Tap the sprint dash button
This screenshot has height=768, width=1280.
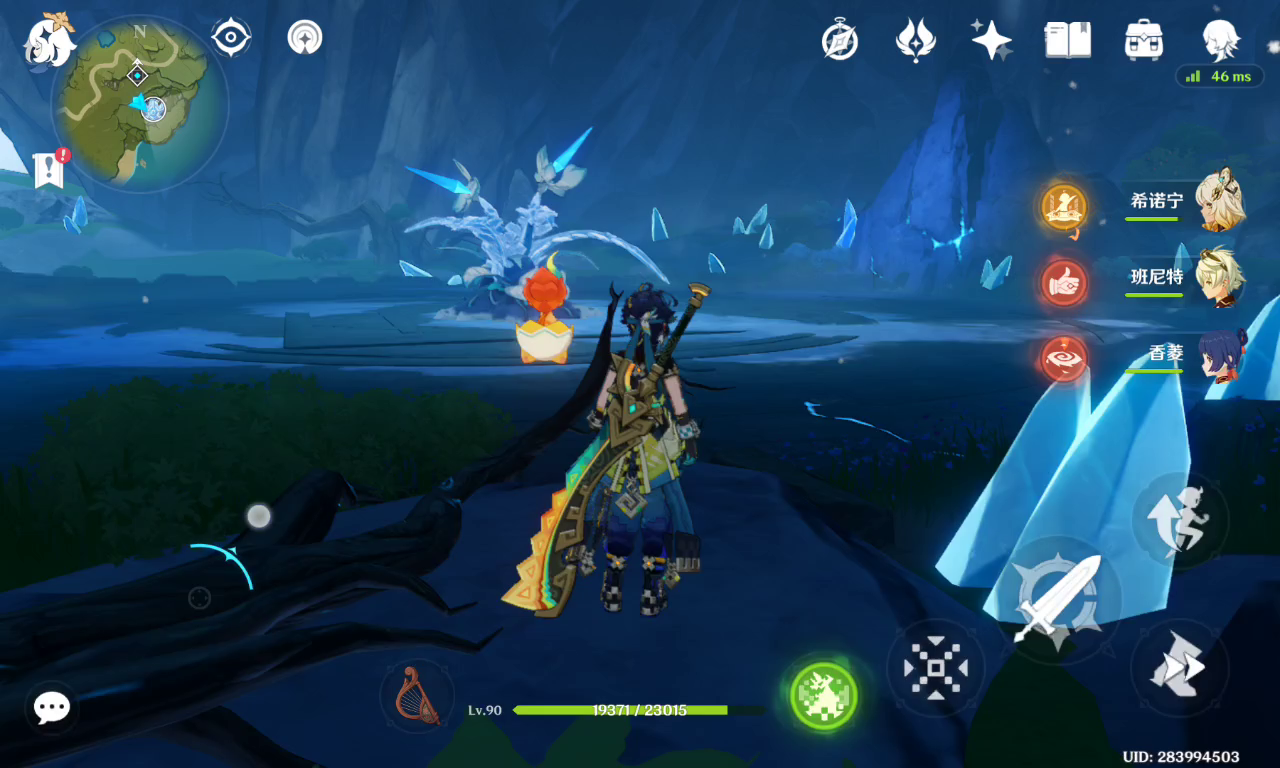click(1180, 667)
